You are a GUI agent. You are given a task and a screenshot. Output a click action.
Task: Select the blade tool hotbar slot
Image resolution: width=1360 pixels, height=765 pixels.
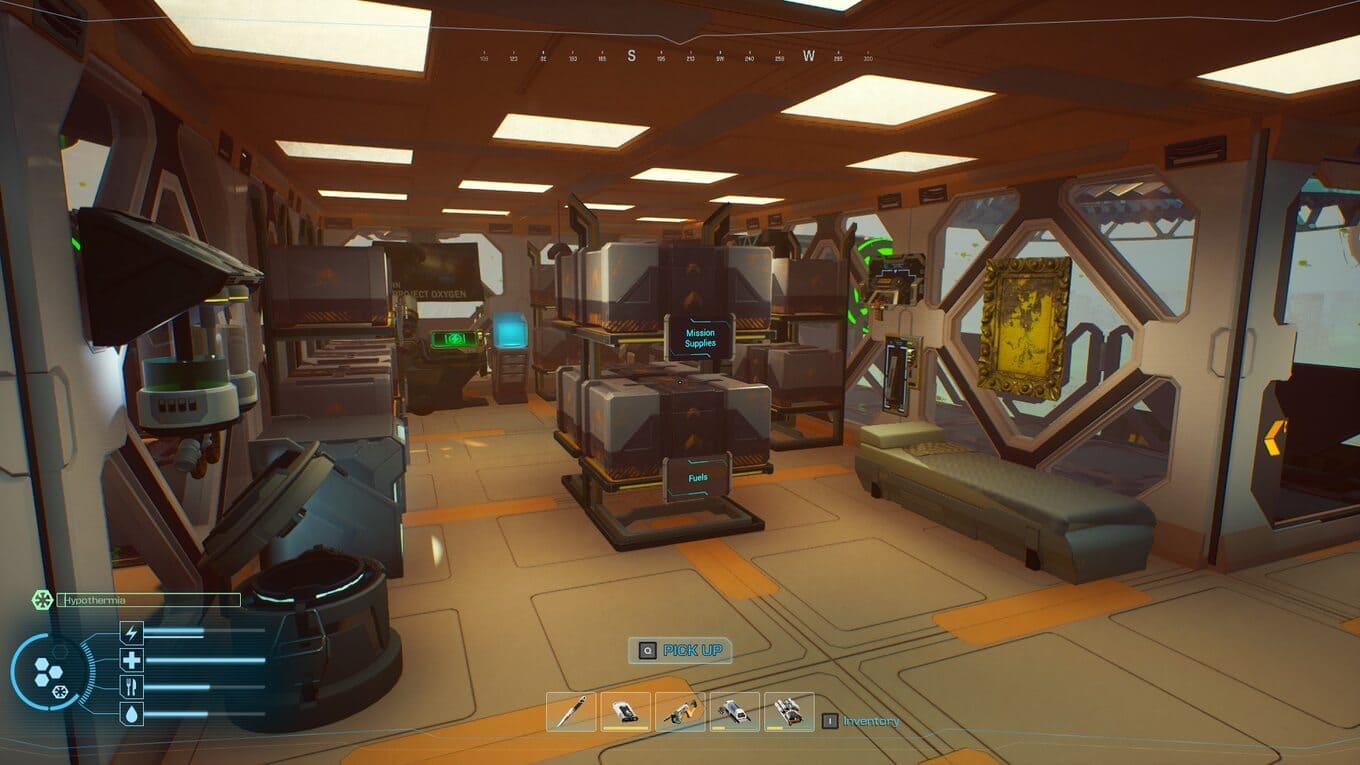[x=572, y=712]
